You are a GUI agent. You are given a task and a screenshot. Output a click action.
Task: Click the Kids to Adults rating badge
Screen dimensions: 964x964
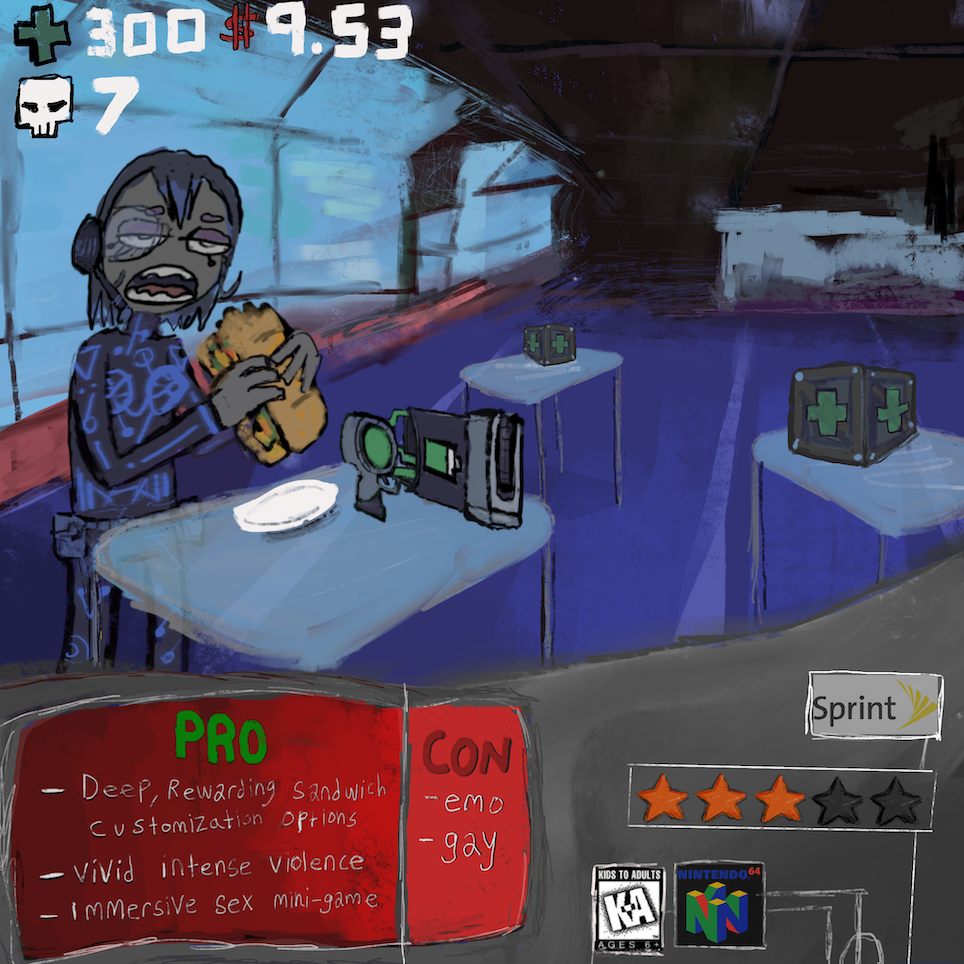point(628,906)
